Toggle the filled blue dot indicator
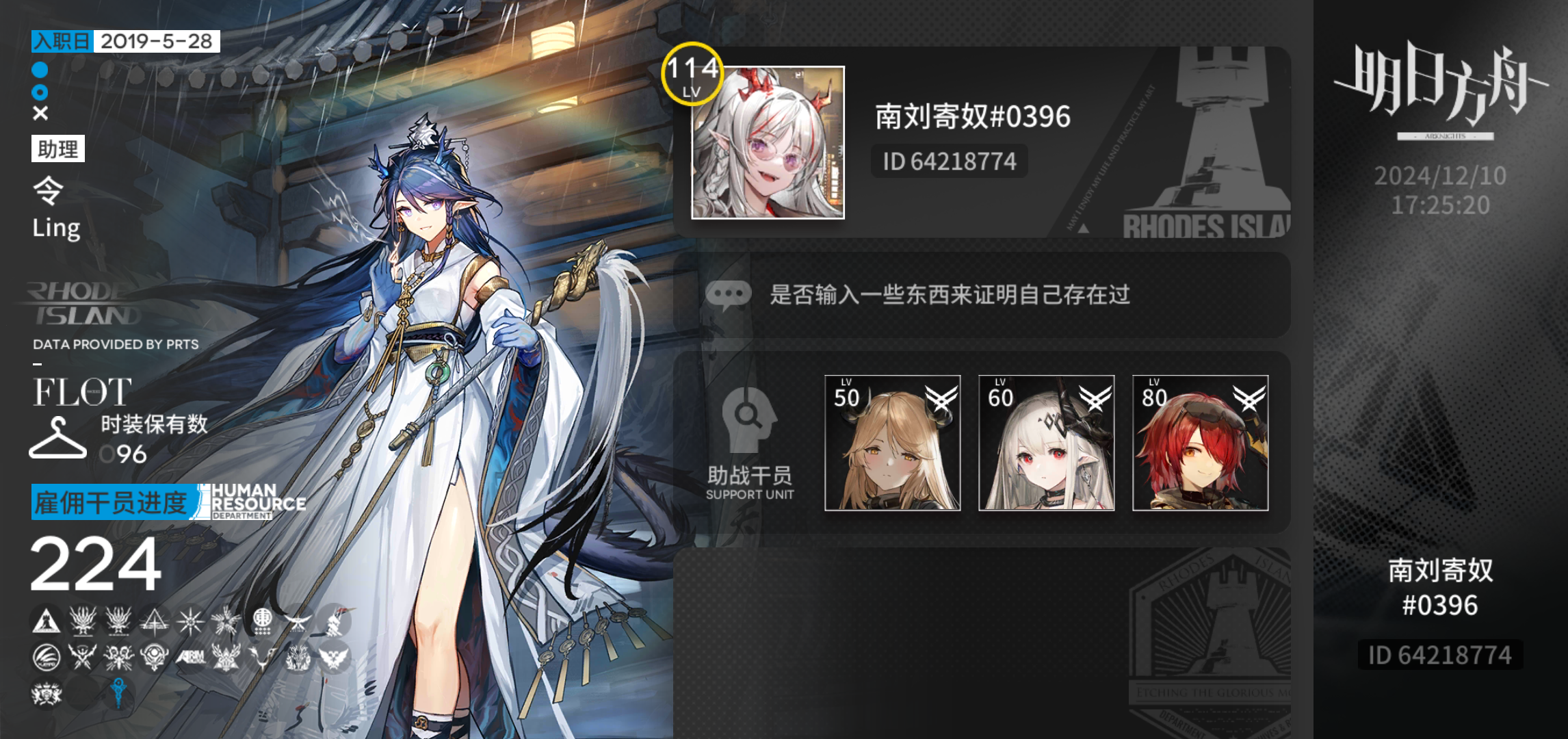Image resolution: width=1568 pixels, height=739 pixels. [39, 70]
